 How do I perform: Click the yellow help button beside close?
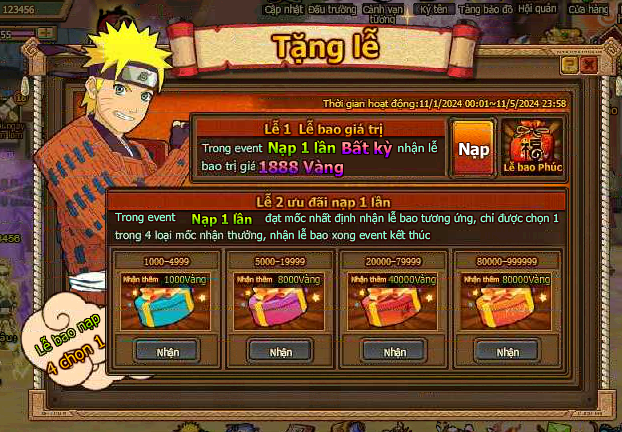570,64
